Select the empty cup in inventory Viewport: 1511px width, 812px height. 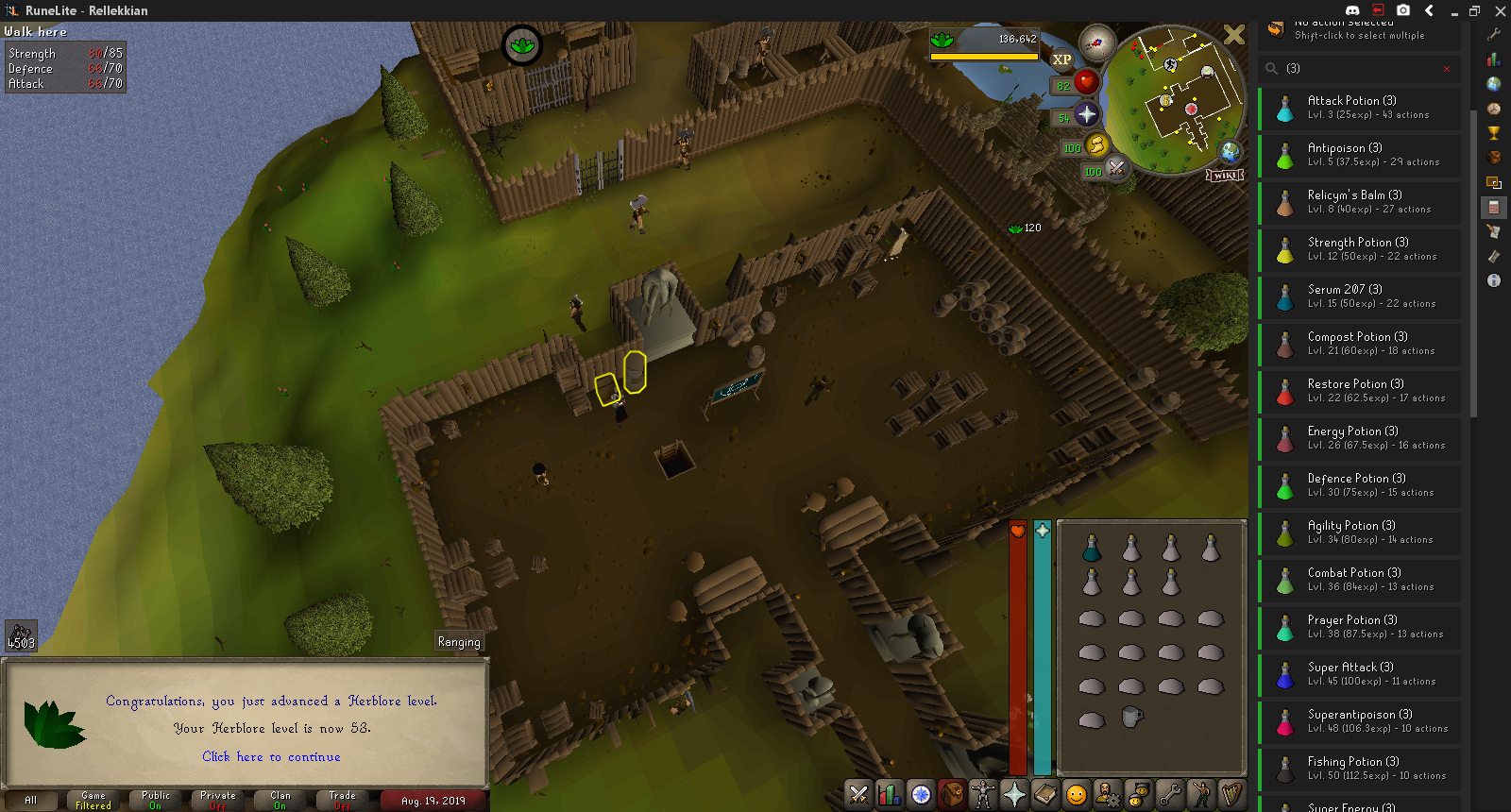pos(1131,717)
